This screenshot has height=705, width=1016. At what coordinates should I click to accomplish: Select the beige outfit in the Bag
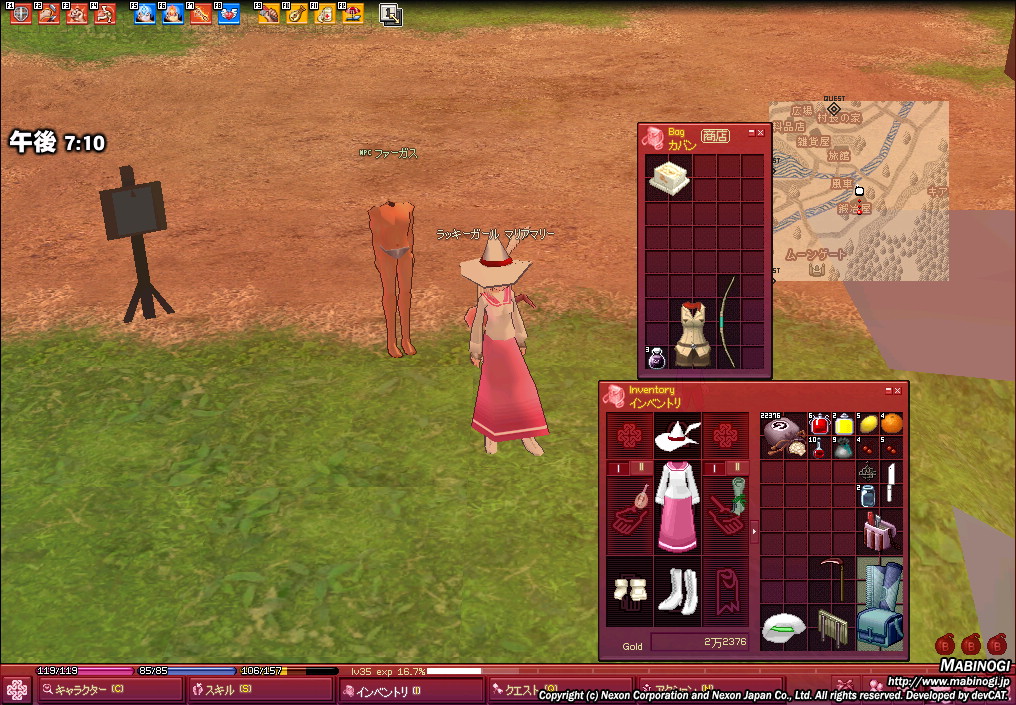click(x=692, y=333)
